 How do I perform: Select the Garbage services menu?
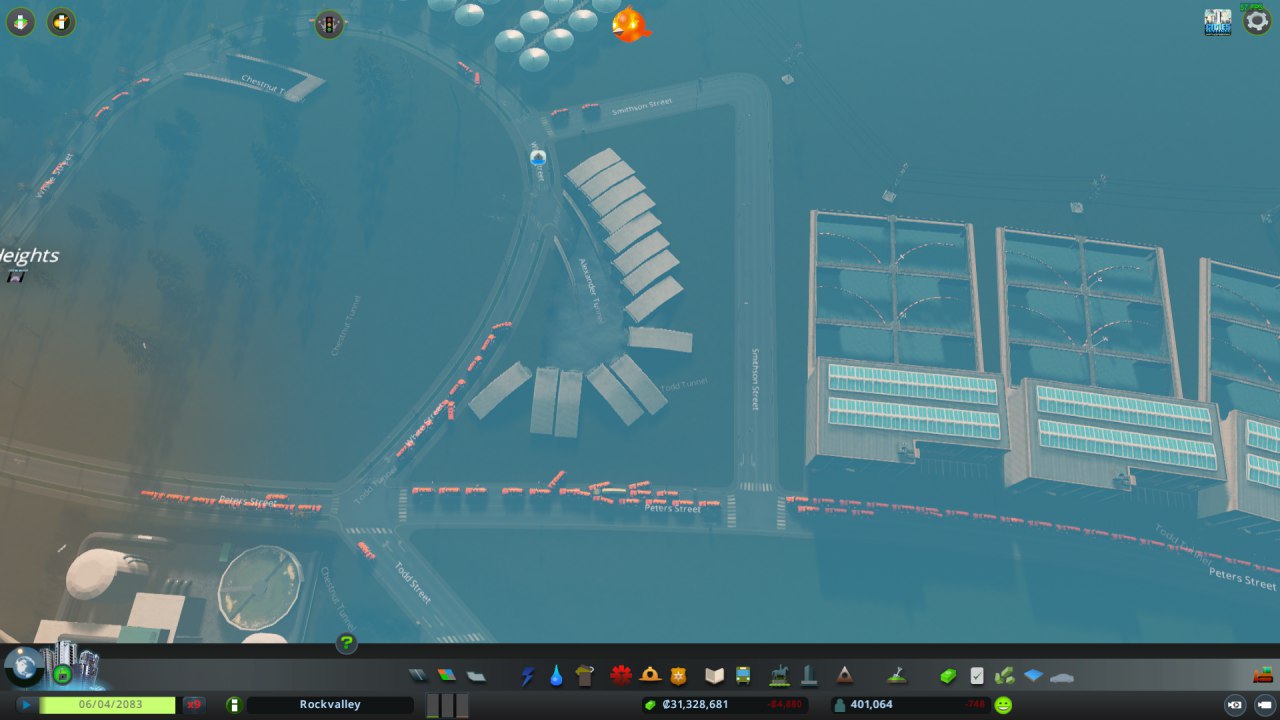point(586,676)
